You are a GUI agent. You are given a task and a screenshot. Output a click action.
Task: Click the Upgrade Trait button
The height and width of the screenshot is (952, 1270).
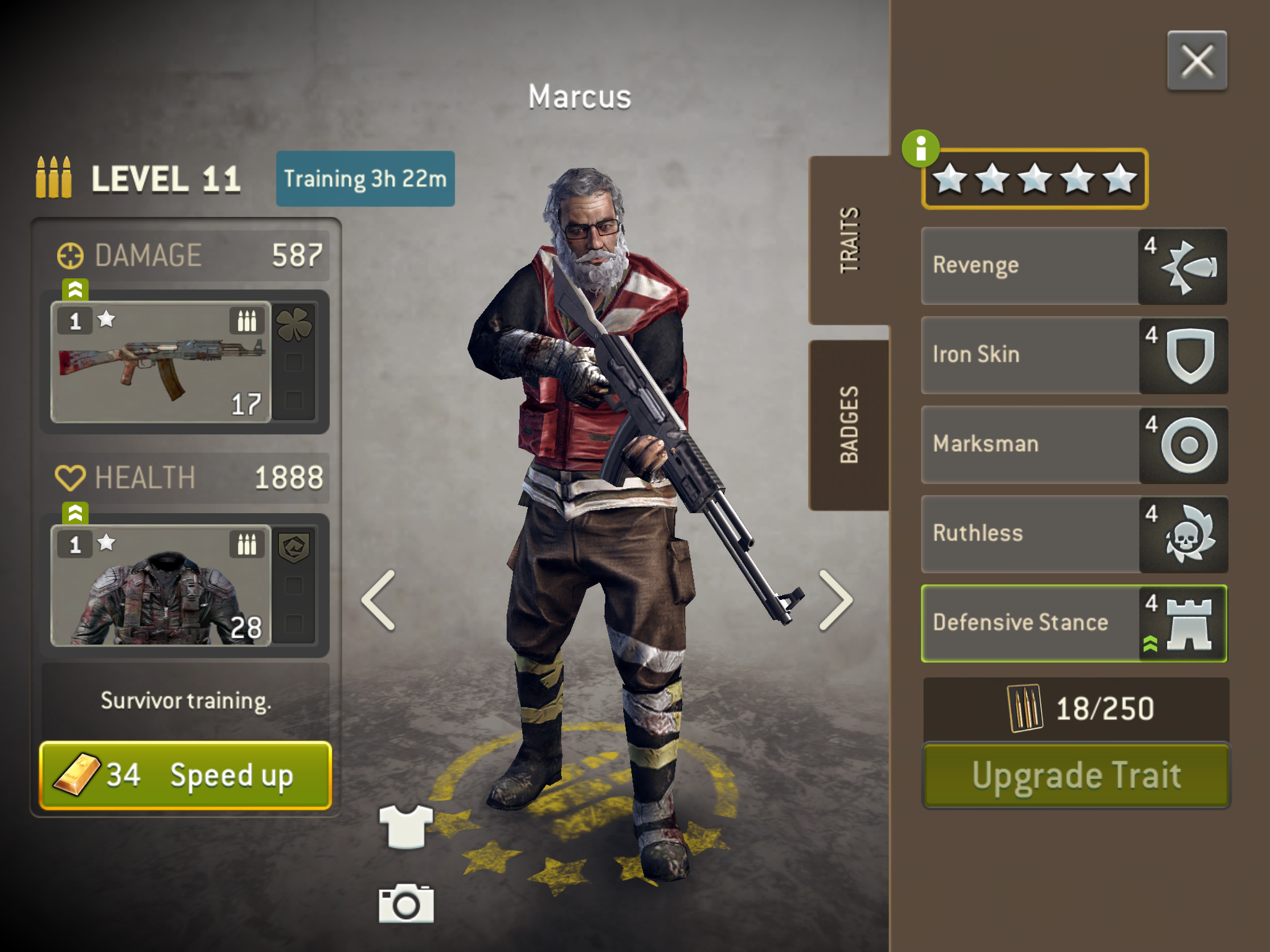click(1076, 775)
